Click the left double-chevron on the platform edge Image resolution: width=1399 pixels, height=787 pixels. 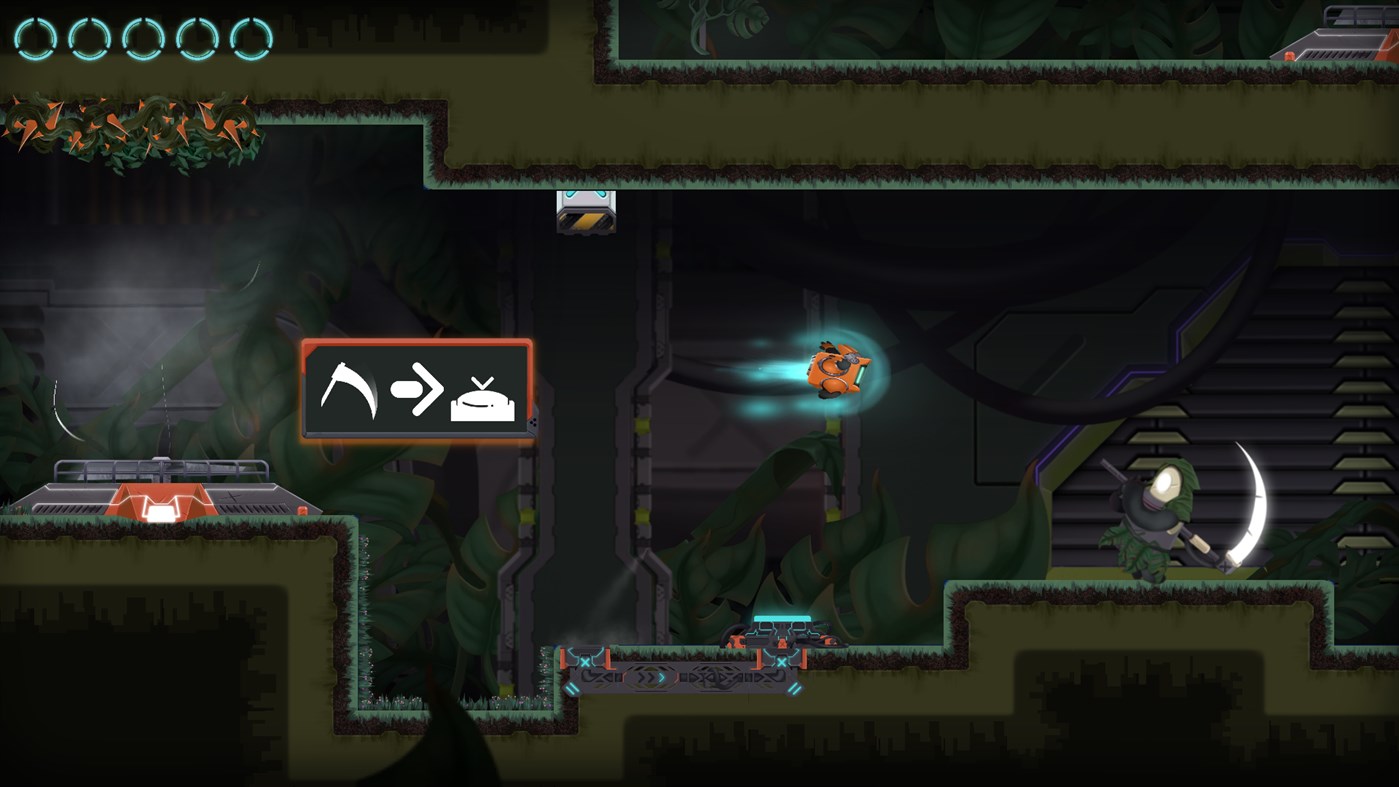pyautogui.click(x=572, y=689)
